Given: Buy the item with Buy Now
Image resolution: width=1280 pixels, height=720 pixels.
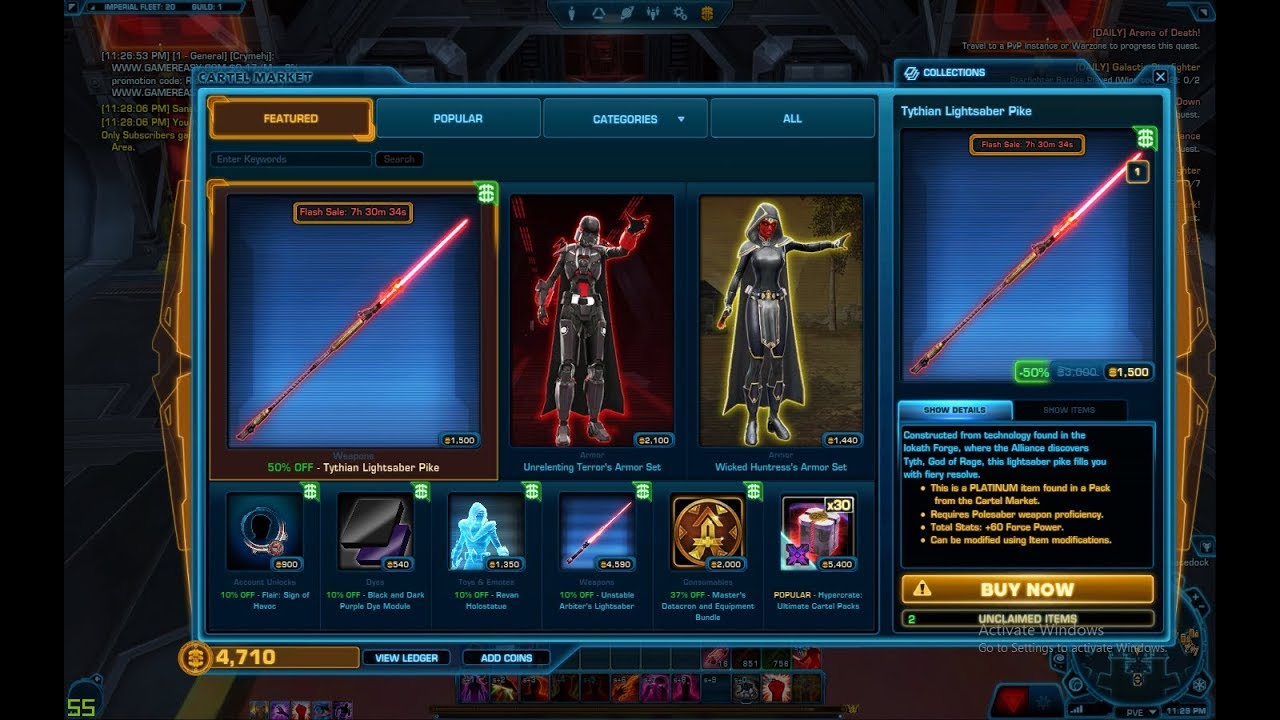Looking at the screenshot, I should (x=1027, y=589).
